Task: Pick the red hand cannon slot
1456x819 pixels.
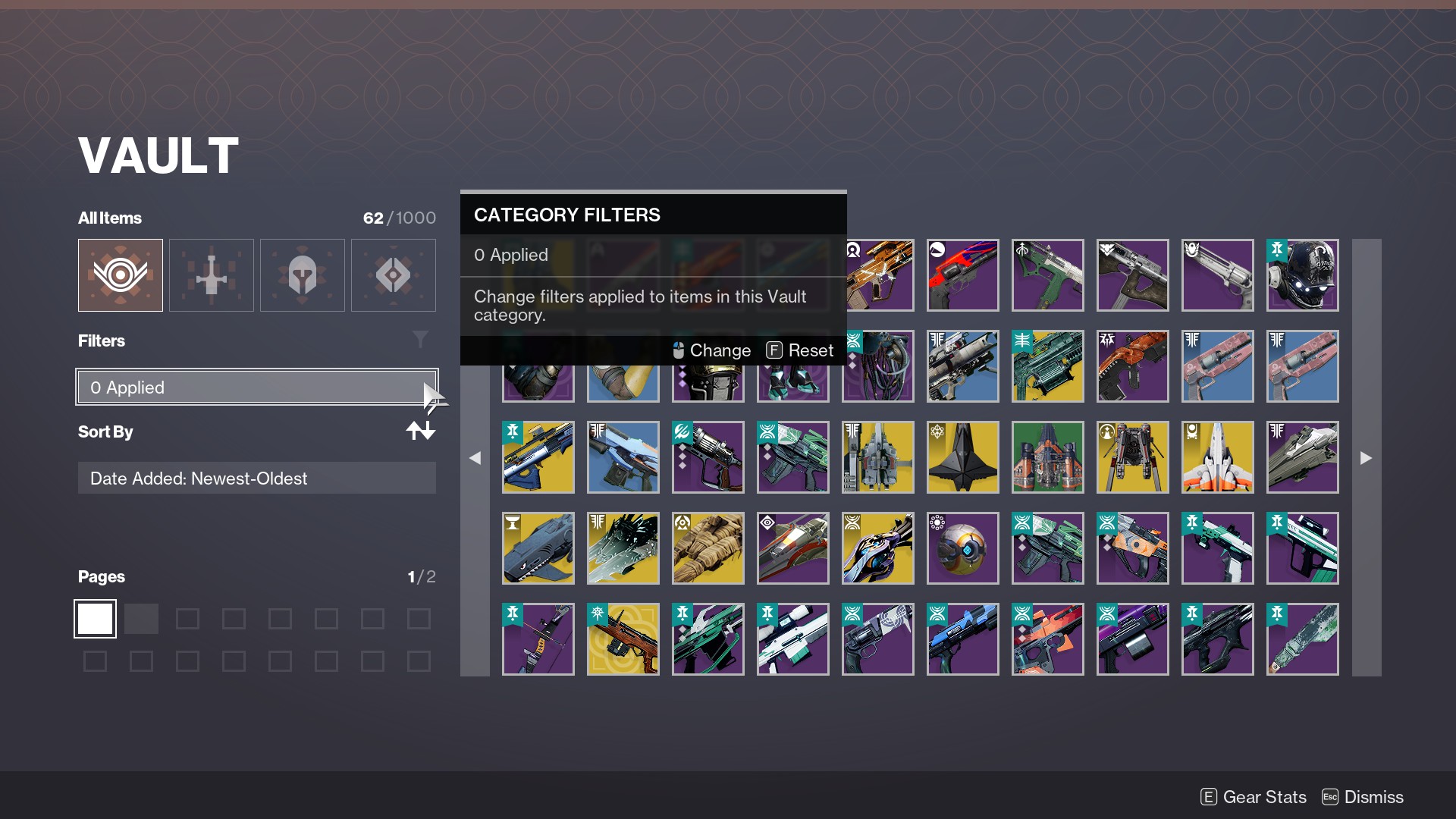Action: point(962,275)
